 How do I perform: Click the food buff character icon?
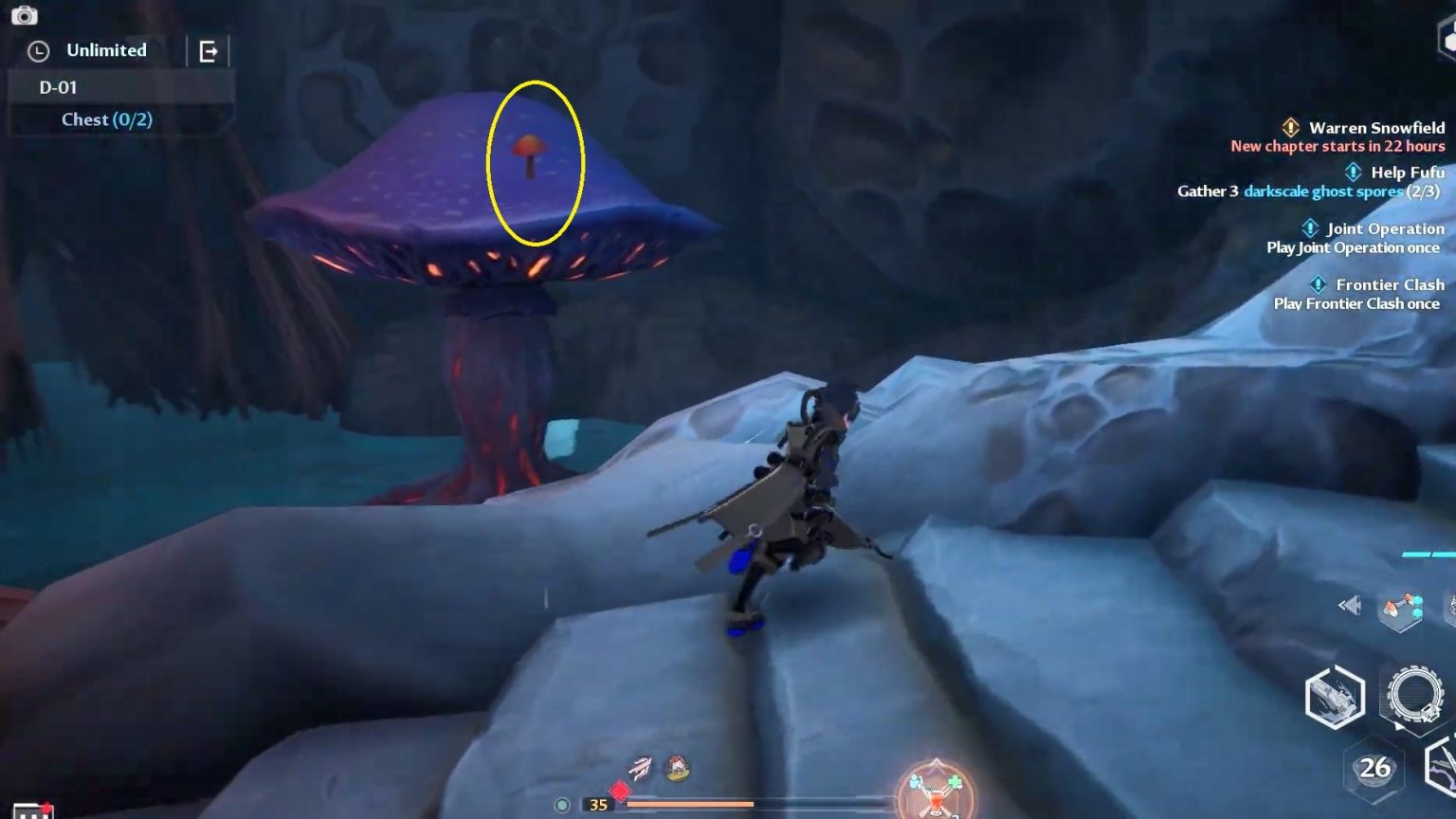point(679,768)
